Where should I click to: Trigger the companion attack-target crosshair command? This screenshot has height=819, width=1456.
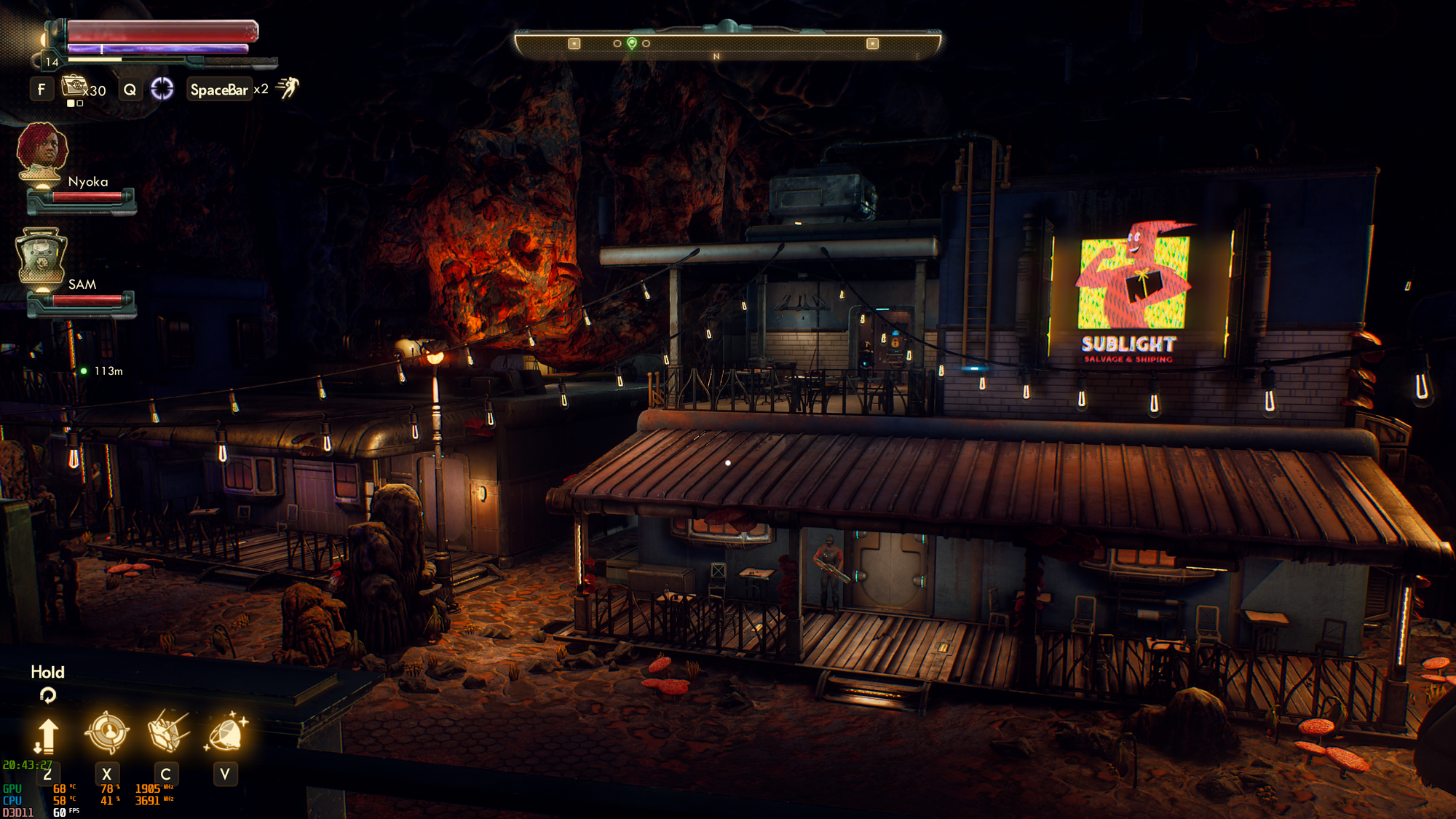coord(107,732)
